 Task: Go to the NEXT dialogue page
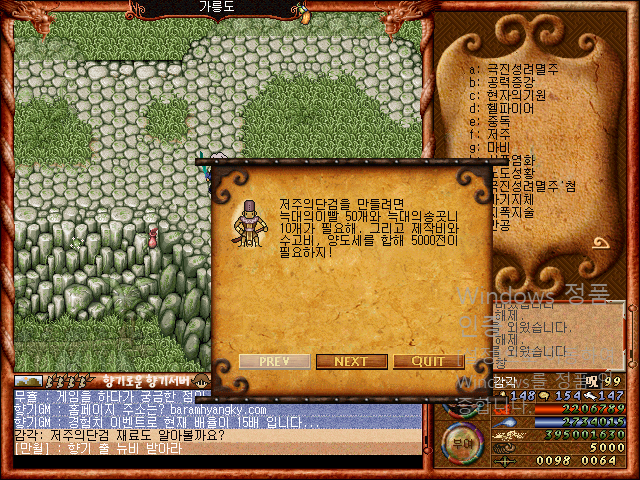coord(351,362)
